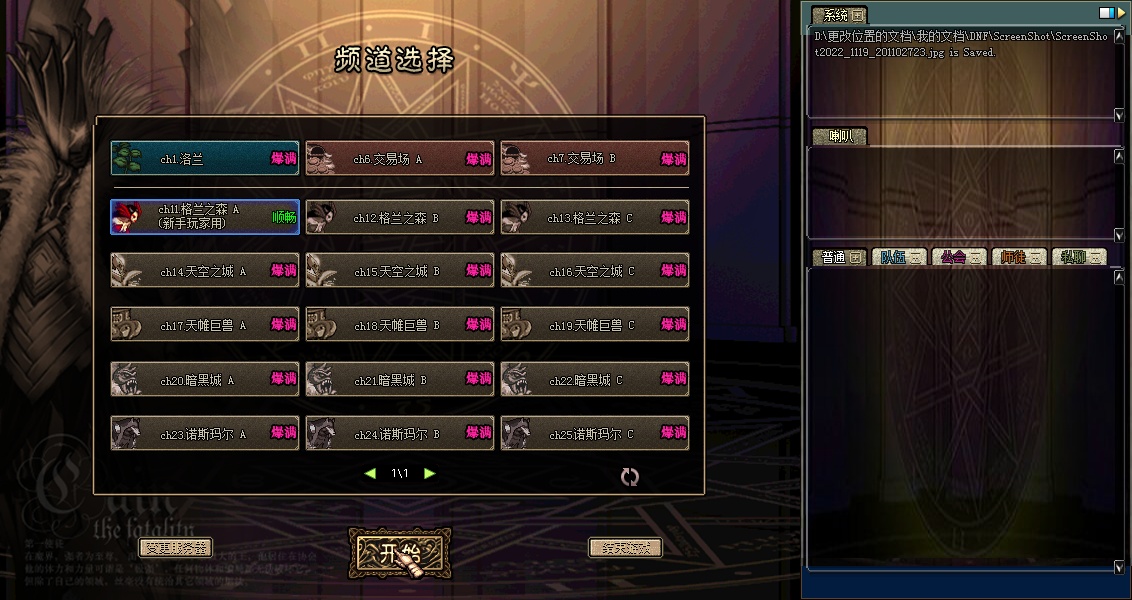Refresh the channel list
The image size is (1132, 600).
click(629, 477)
